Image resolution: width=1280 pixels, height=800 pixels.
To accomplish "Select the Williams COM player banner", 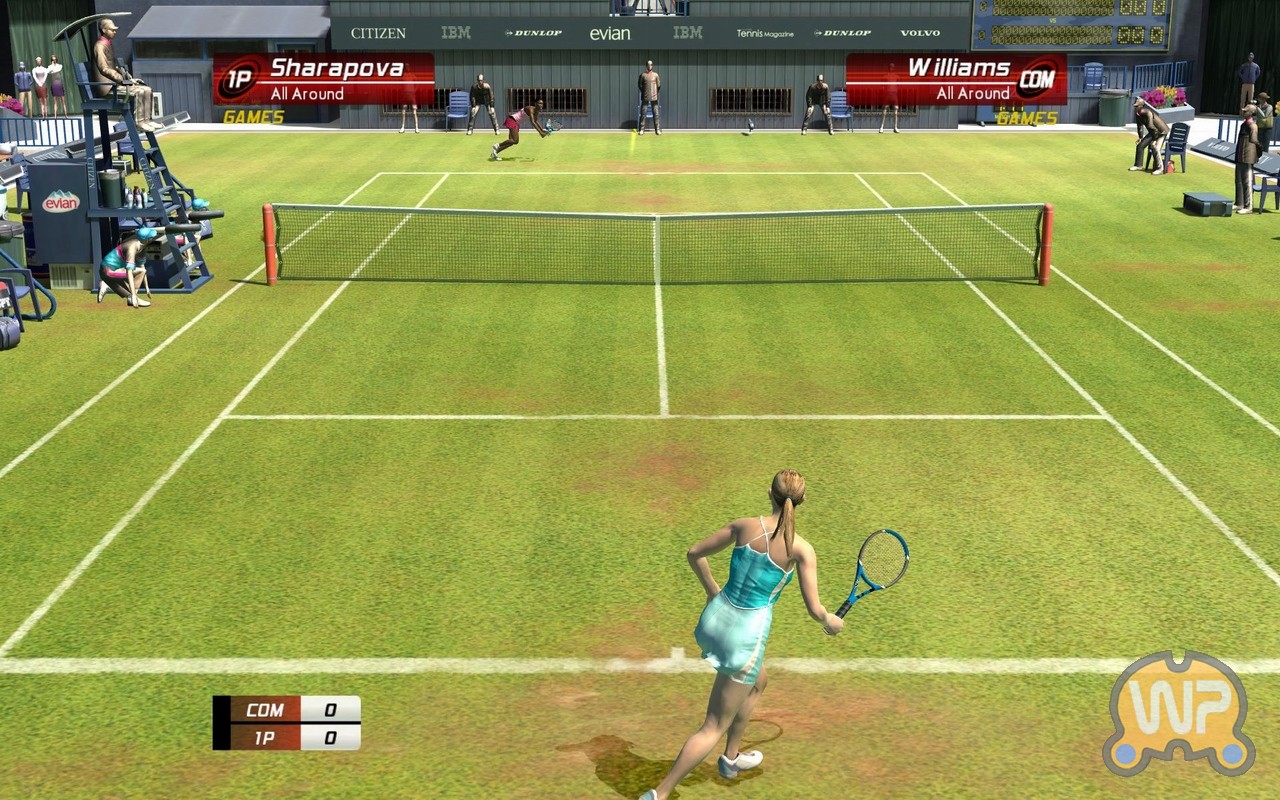I will [956, 79].
